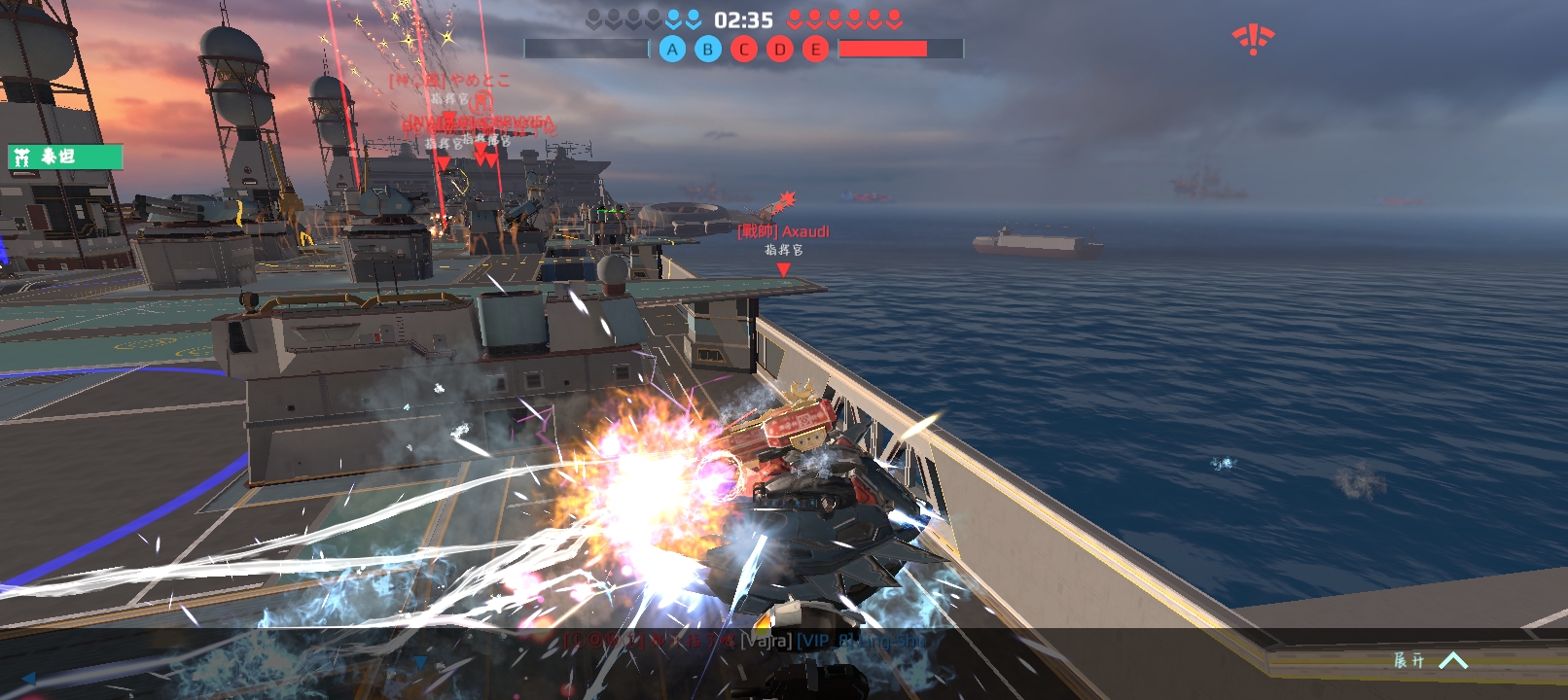Viewport: 1568px width, 700px height.
Task: Click the red connection warning icon
Action: 1253,40
